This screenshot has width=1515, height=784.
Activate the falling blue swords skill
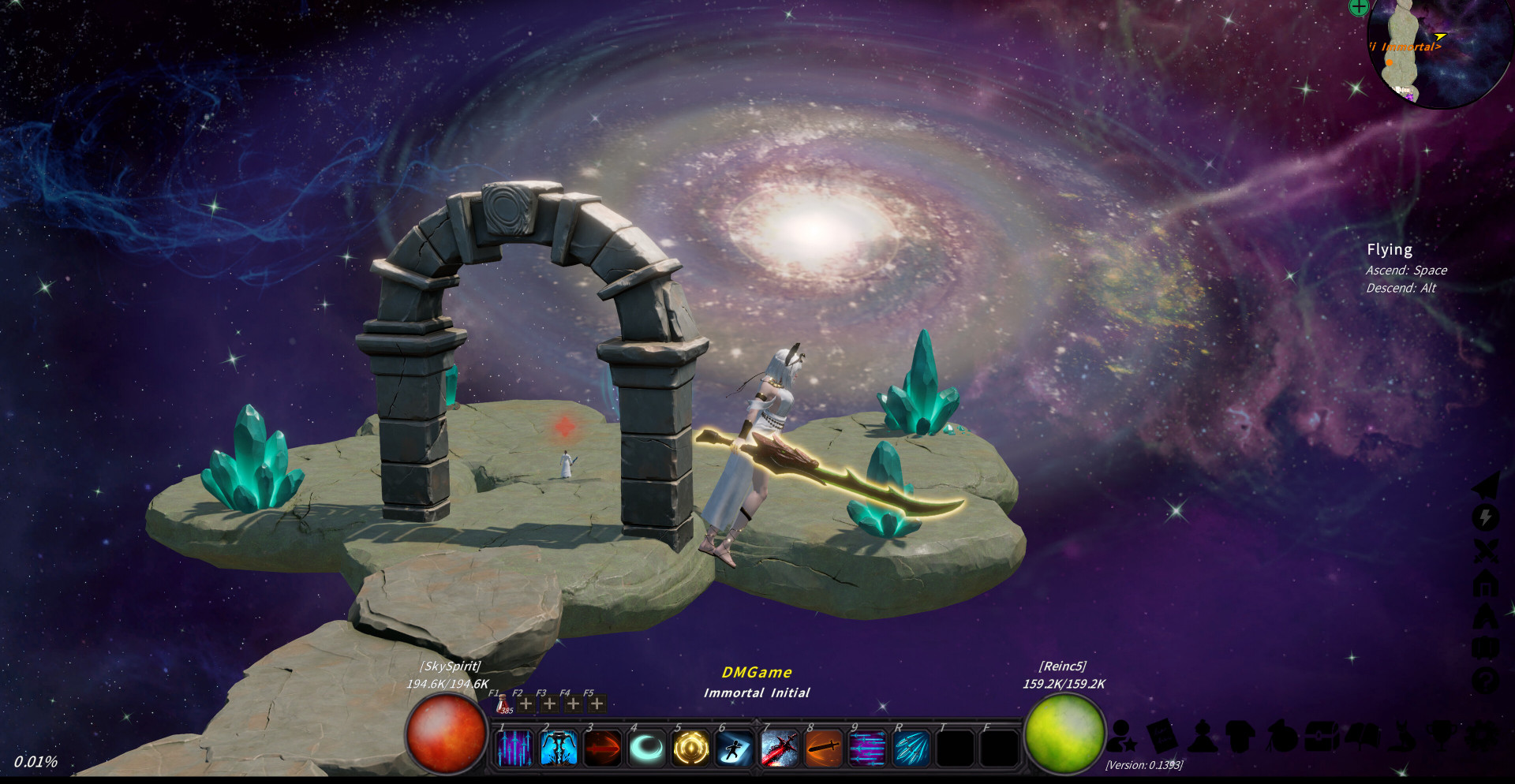514,748
